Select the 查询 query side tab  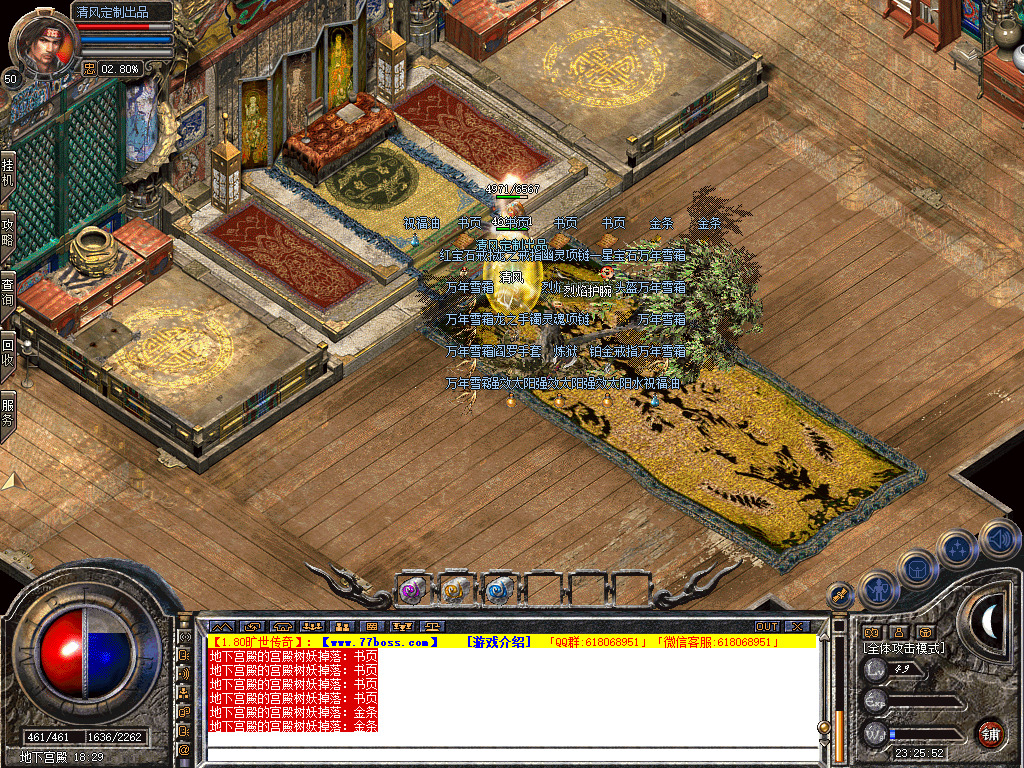(8, 290)
